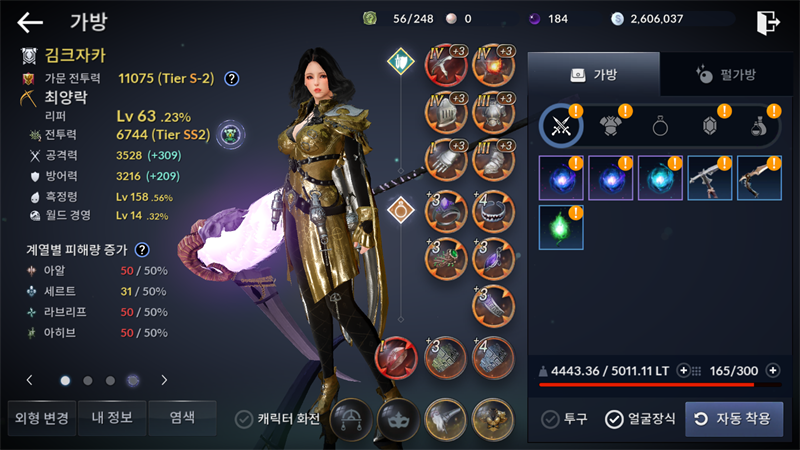Select the ring accessory filter
Image resolution: width=800 pixels, height=450 pixels.
pyautogui.click(x=661, y=126)
